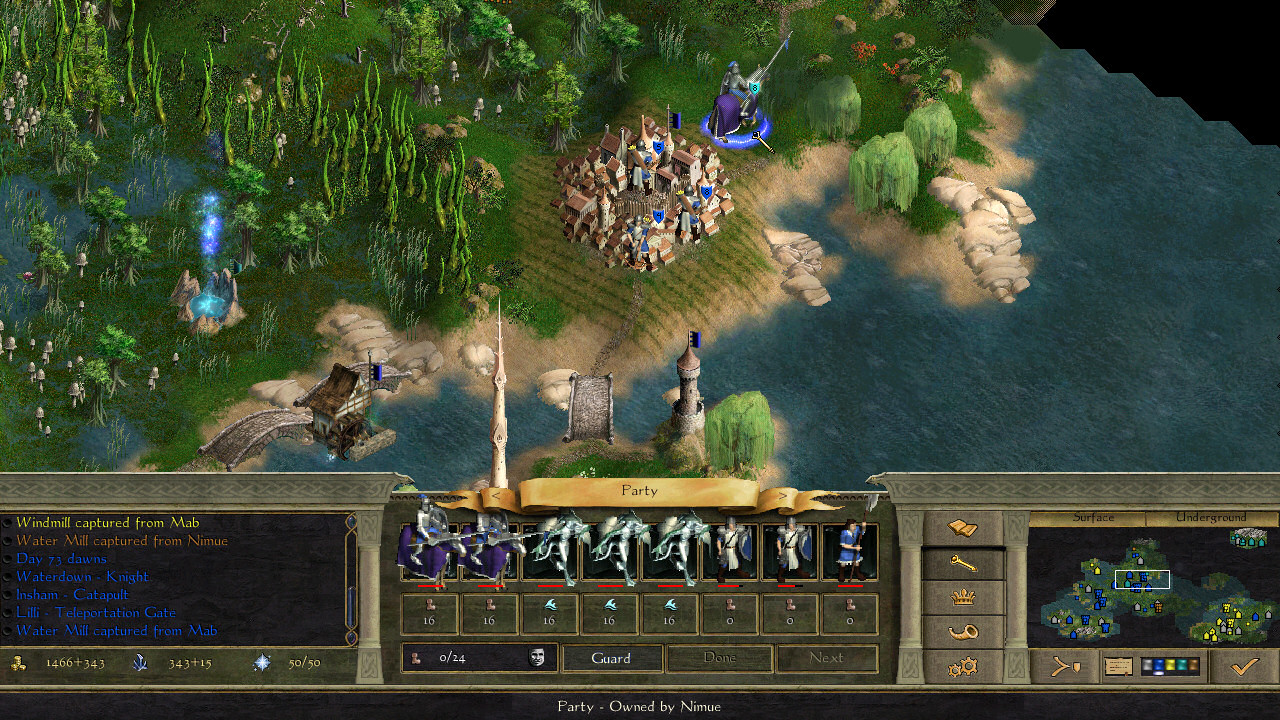This screenshot has height=720, width=1280.
Task: Click the horn icon button
Action: tap(962, 632)
